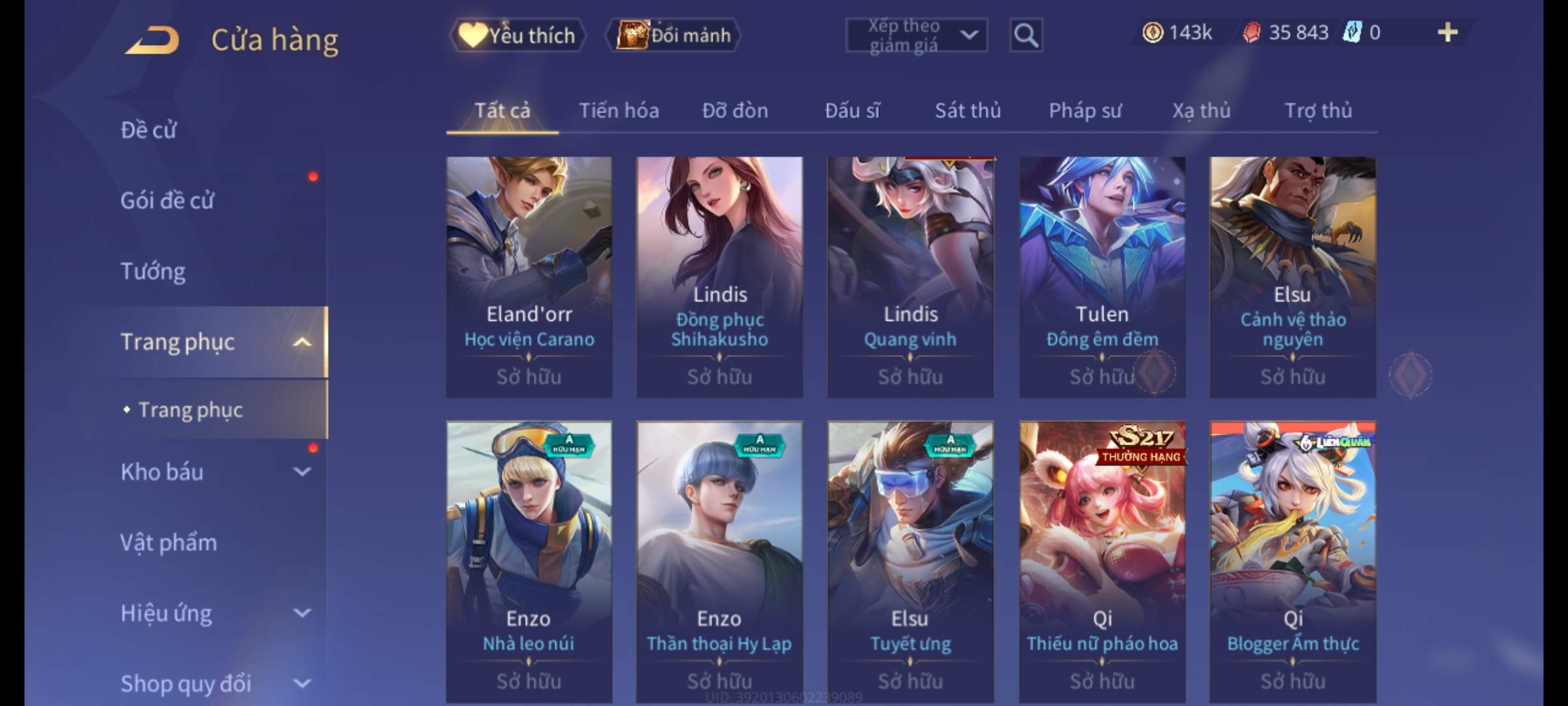The width and height of the screenshot is (1568, 706).
Task: Show the Đấu sĩ category
Action: 852,110
